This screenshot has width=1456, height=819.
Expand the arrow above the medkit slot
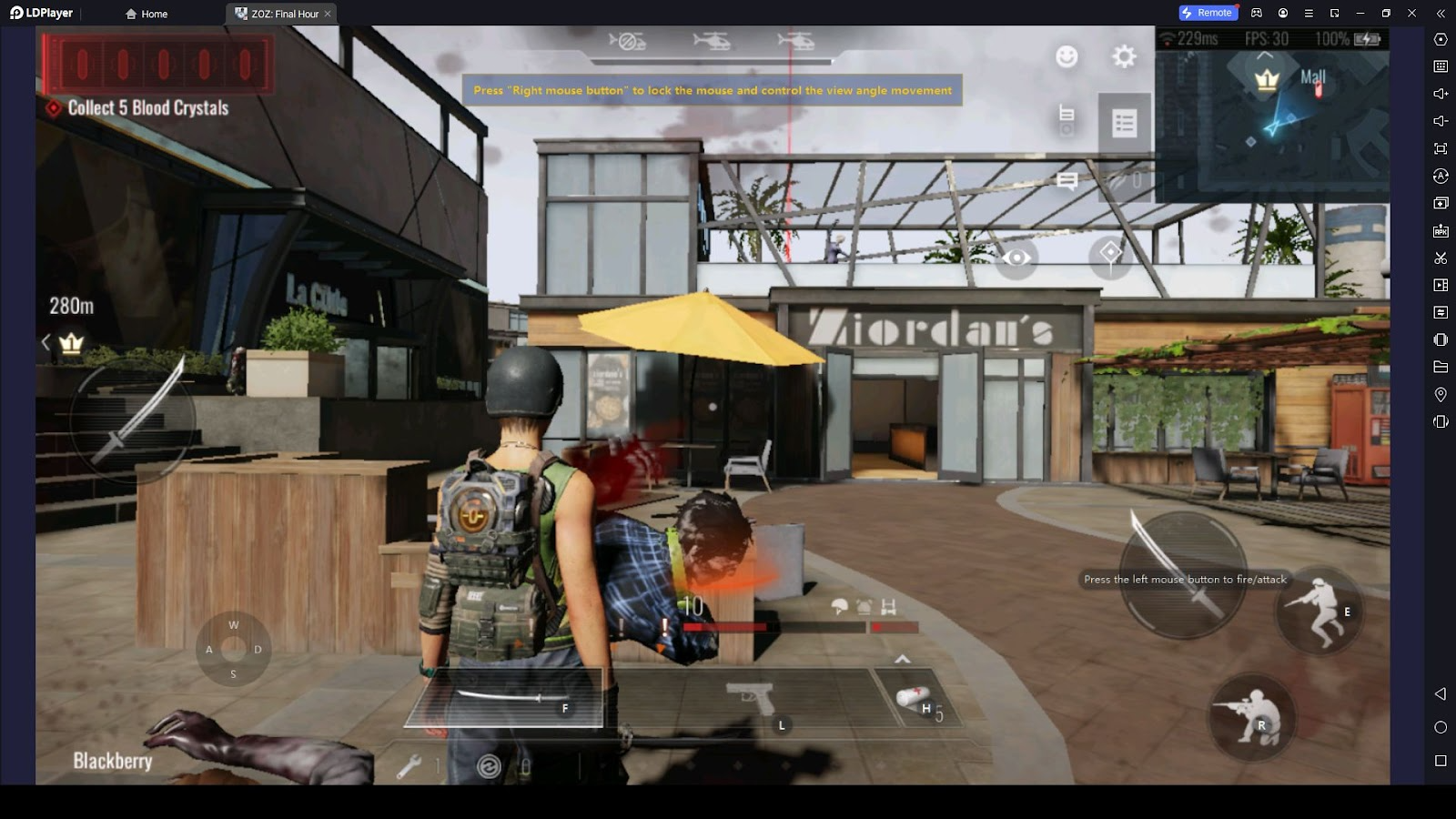[902, 659]
